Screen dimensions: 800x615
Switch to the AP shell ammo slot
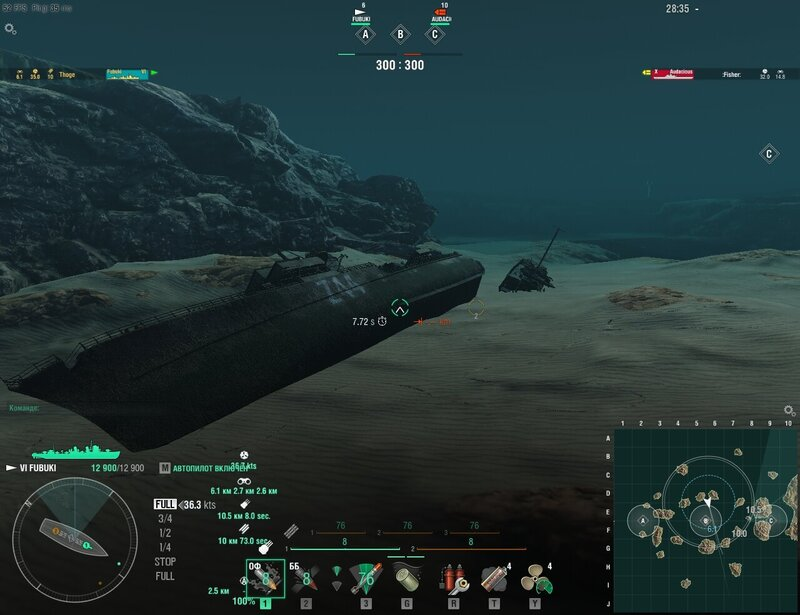point(307,578)
